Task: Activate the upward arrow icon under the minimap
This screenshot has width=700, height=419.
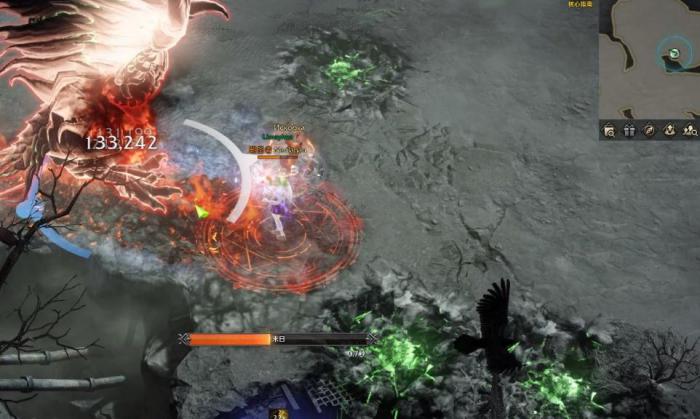Action: (x=668, y=130)
